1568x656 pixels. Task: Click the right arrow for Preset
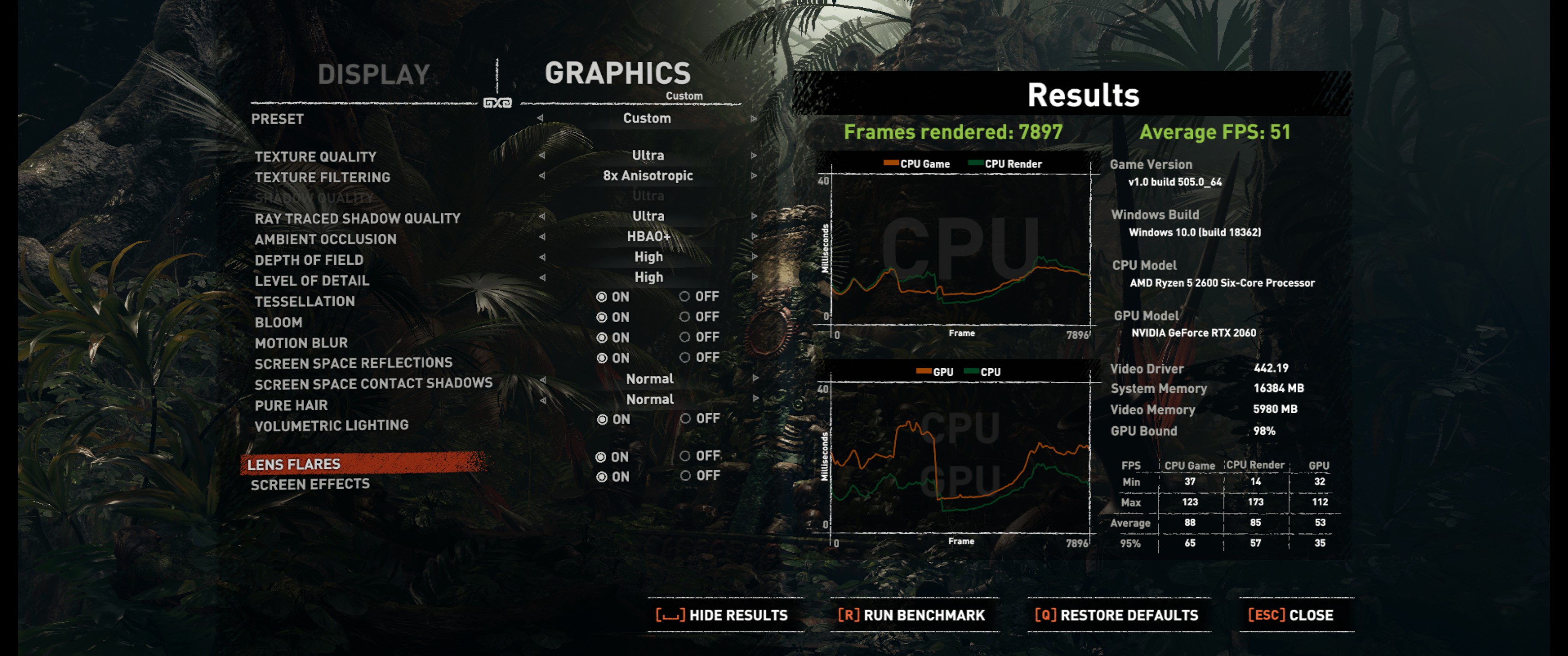pyautogui.click(x=753, y=118)
